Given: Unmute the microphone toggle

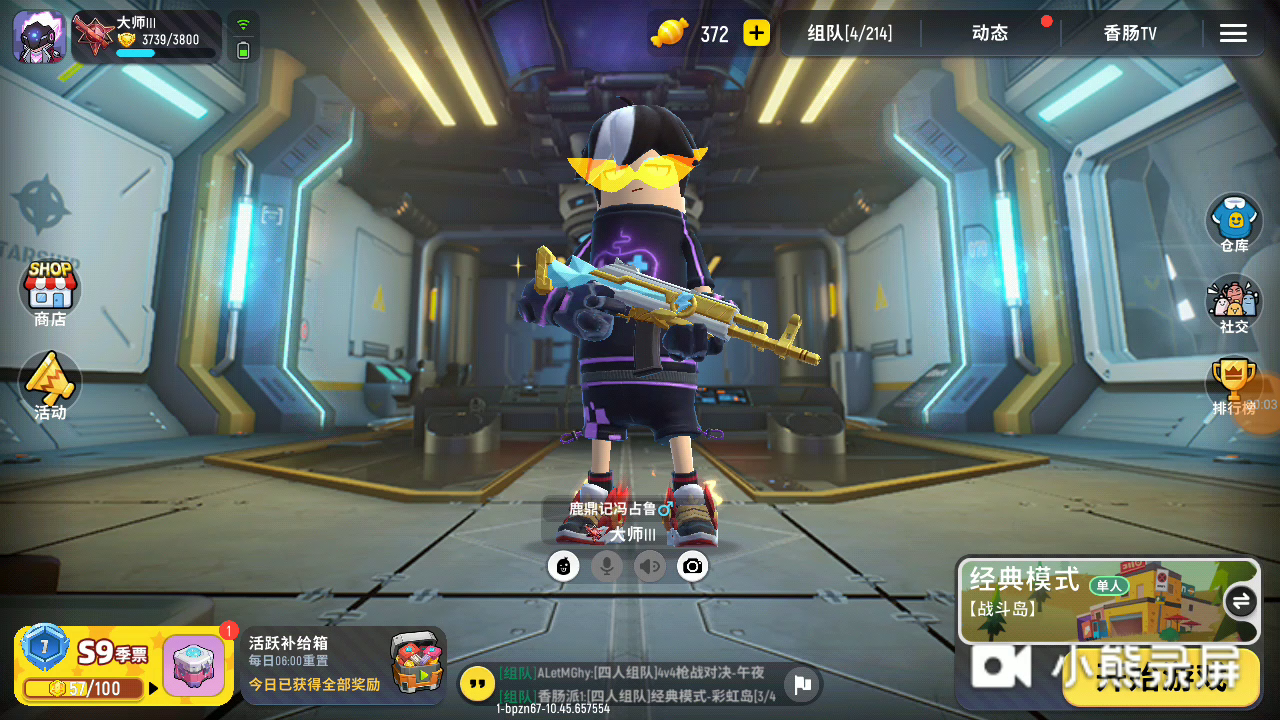Looking at the screenshot, I should (607, 566).
